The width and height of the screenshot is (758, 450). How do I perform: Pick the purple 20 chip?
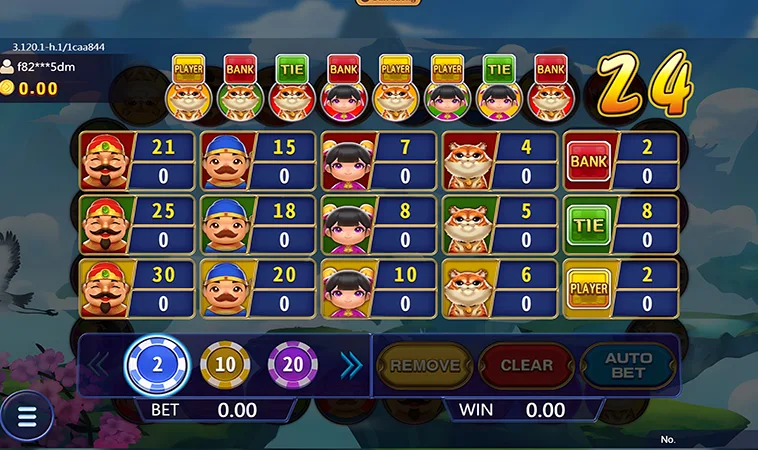(x=292, y=365)
